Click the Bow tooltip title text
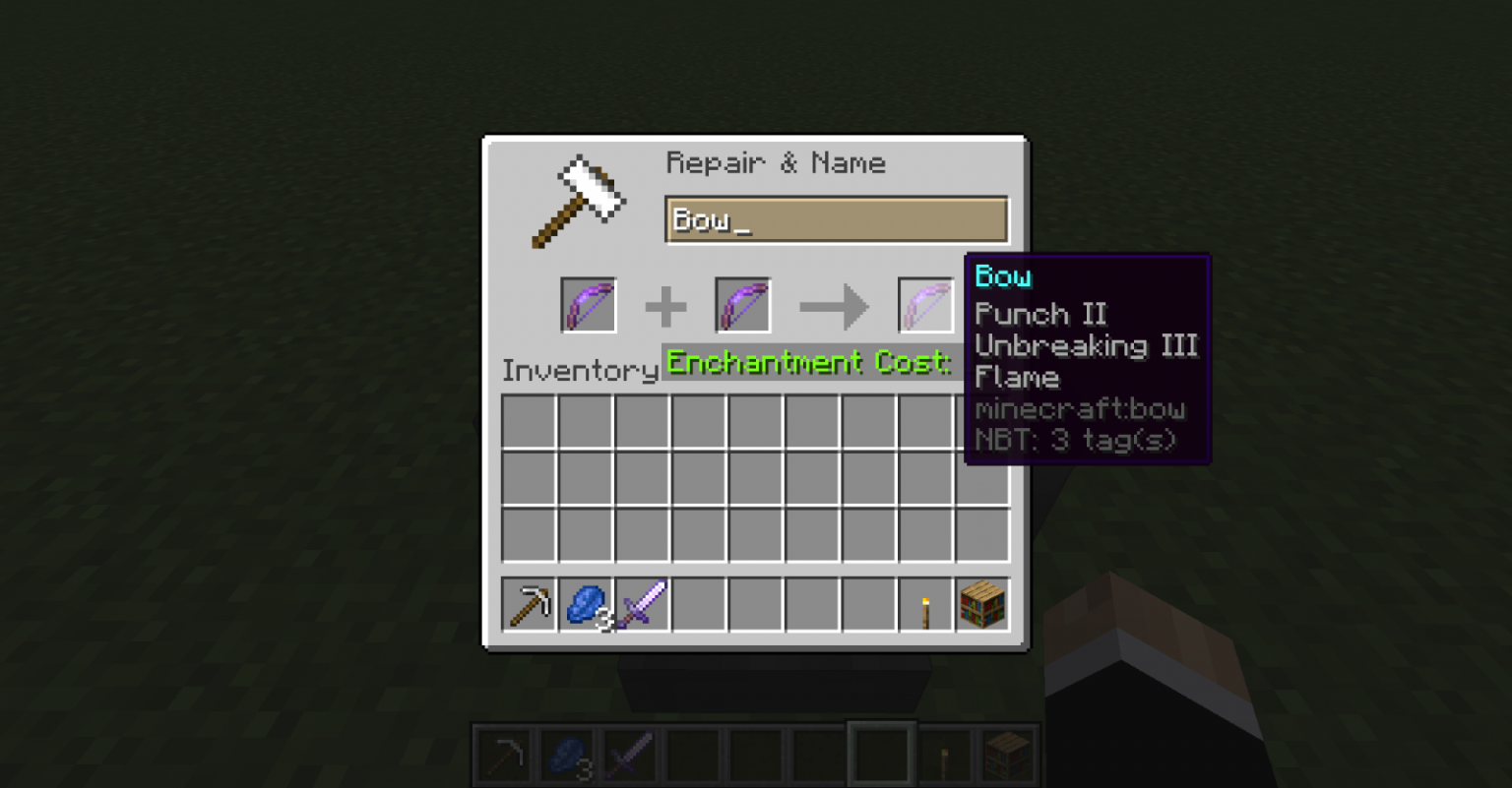 pos(1002,277)
